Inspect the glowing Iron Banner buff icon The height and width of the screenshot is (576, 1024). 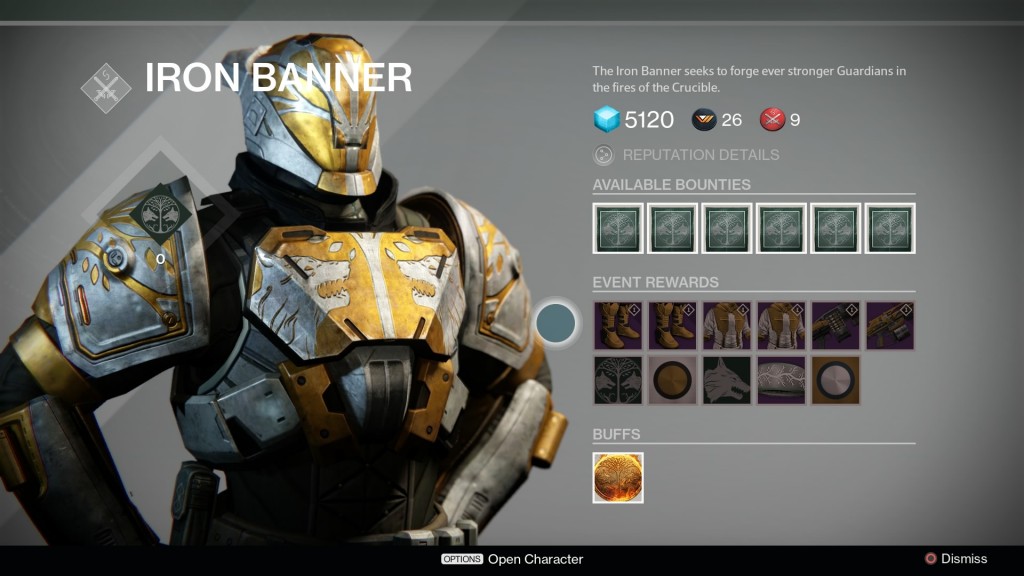618,477
